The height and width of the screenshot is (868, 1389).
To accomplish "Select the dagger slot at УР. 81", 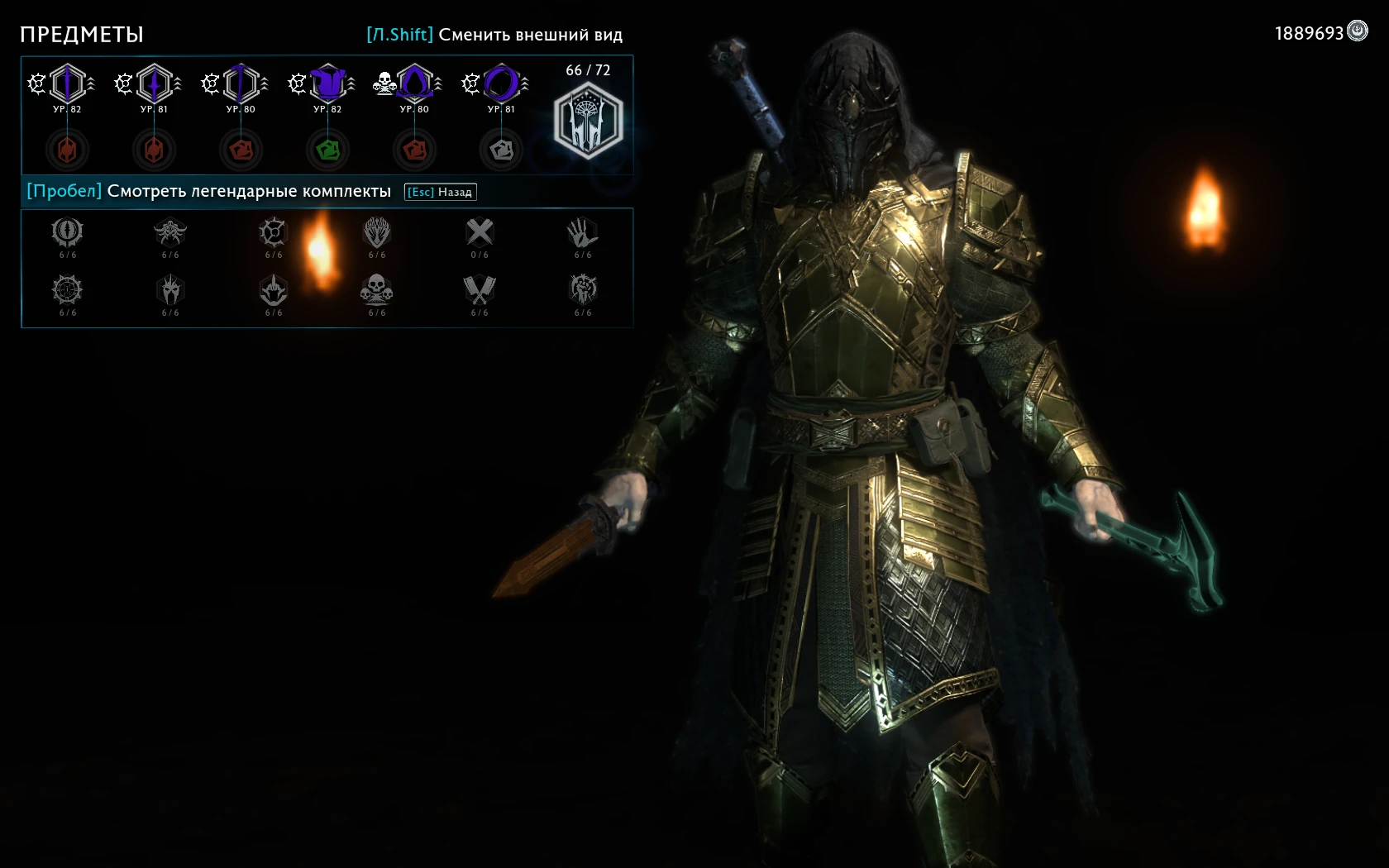I will (x=154, y=83).
